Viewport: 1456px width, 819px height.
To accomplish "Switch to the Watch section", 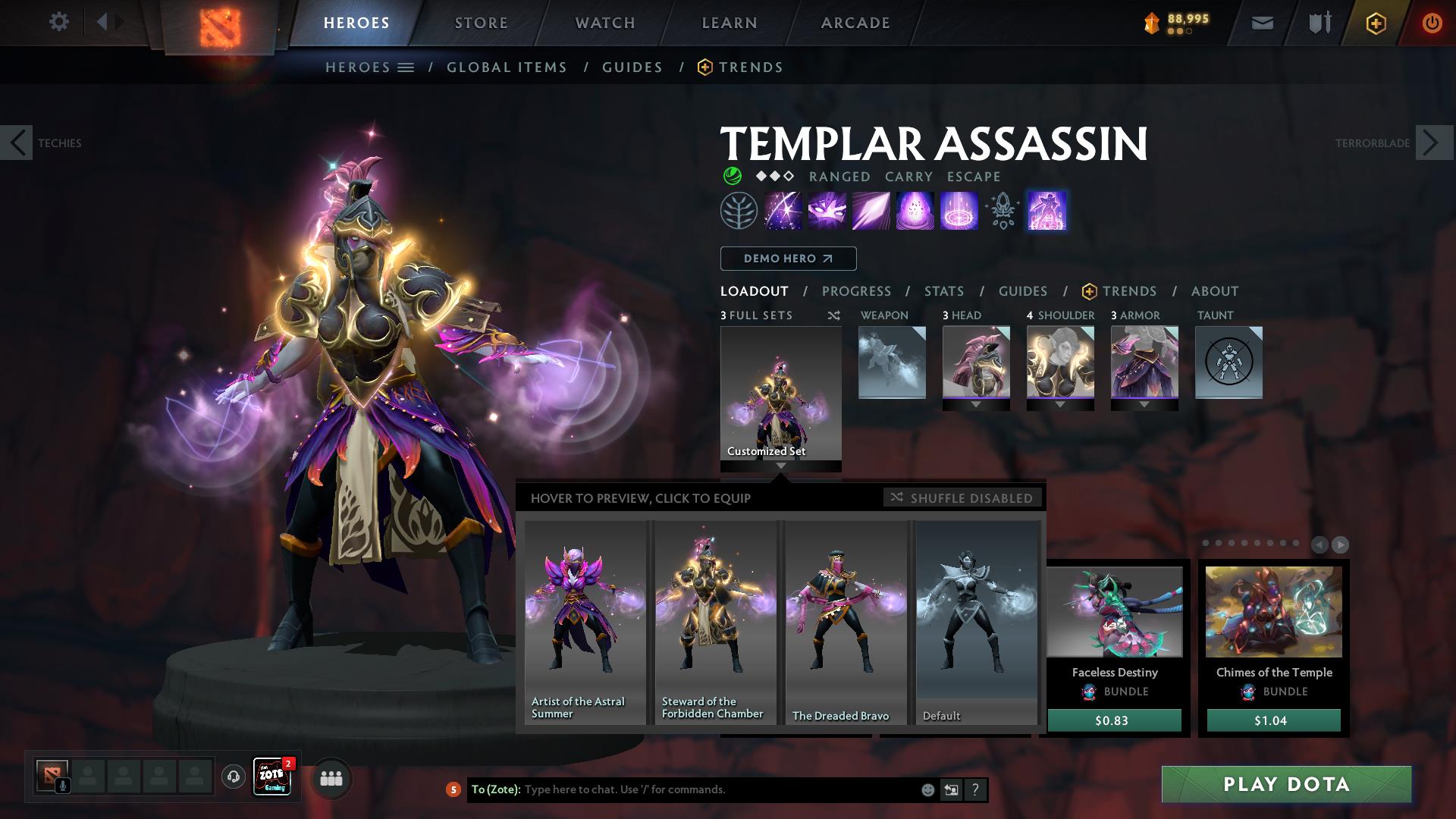I will 604,23.
